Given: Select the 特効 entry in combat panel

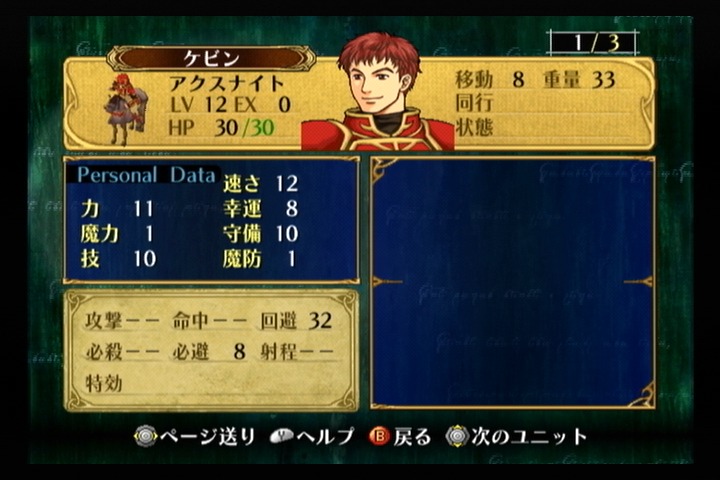Looking at the screenshot, I should [x=102, y=383].
